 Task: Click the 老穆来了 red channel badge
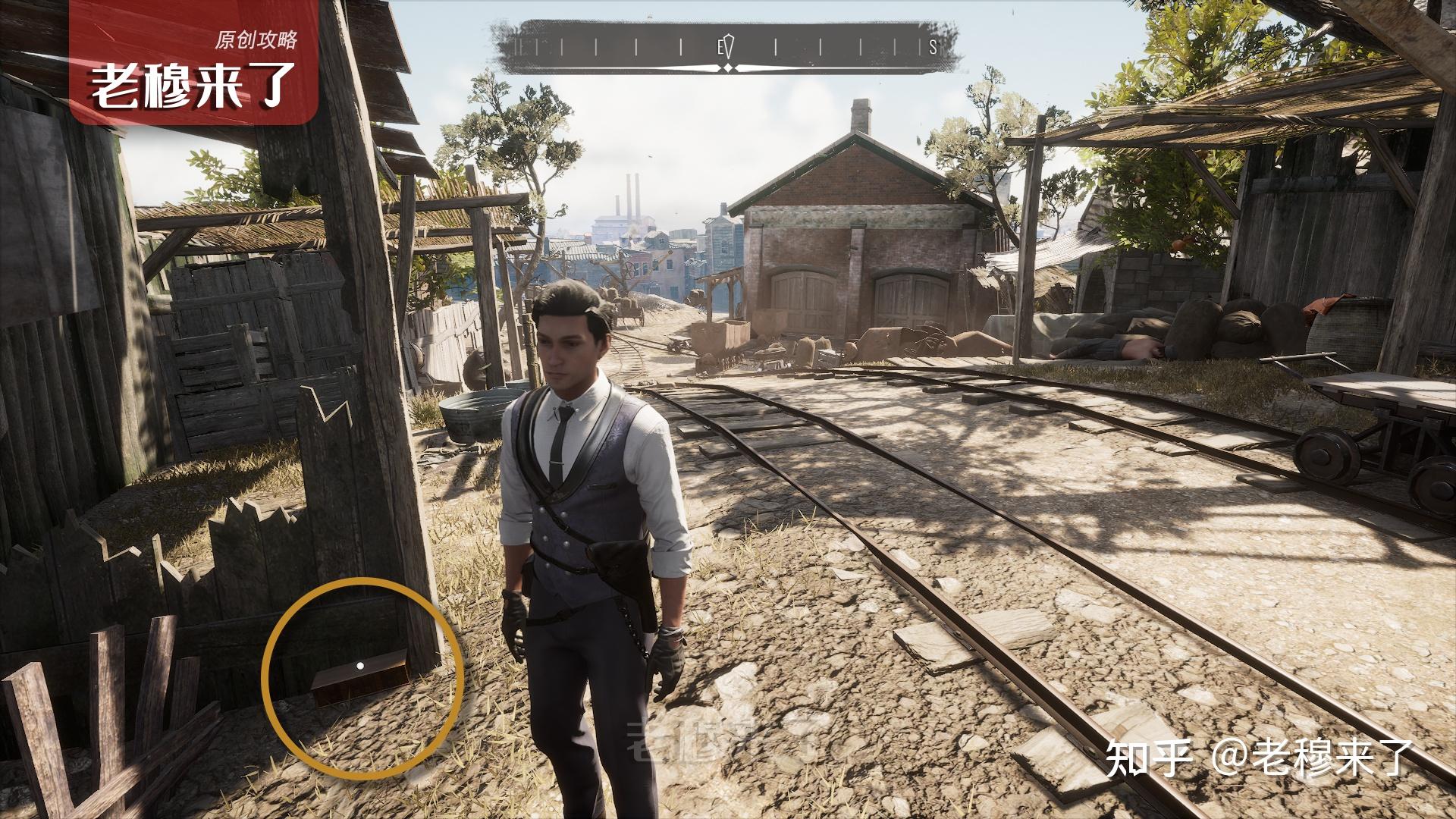[194, 62]
